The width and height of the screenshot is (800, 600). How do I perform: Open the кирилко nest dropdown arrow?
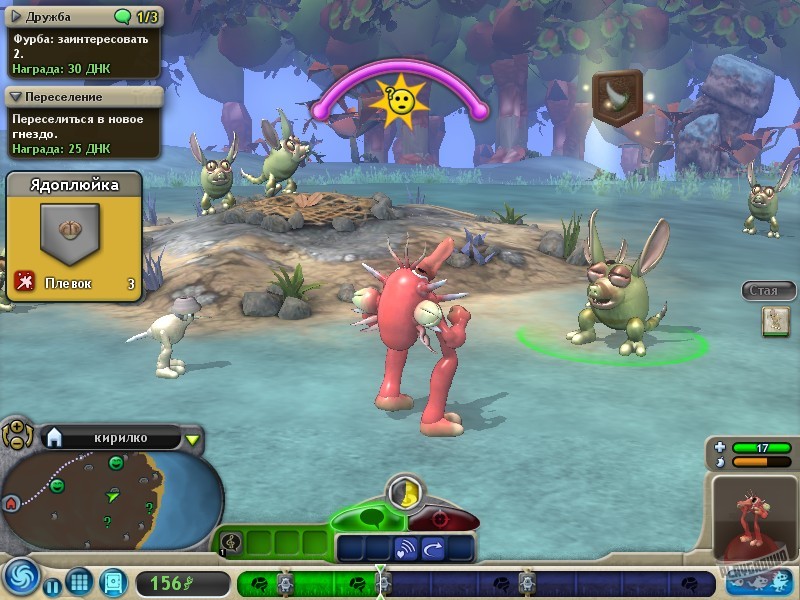pyautogui.click(x=193, y=438)
